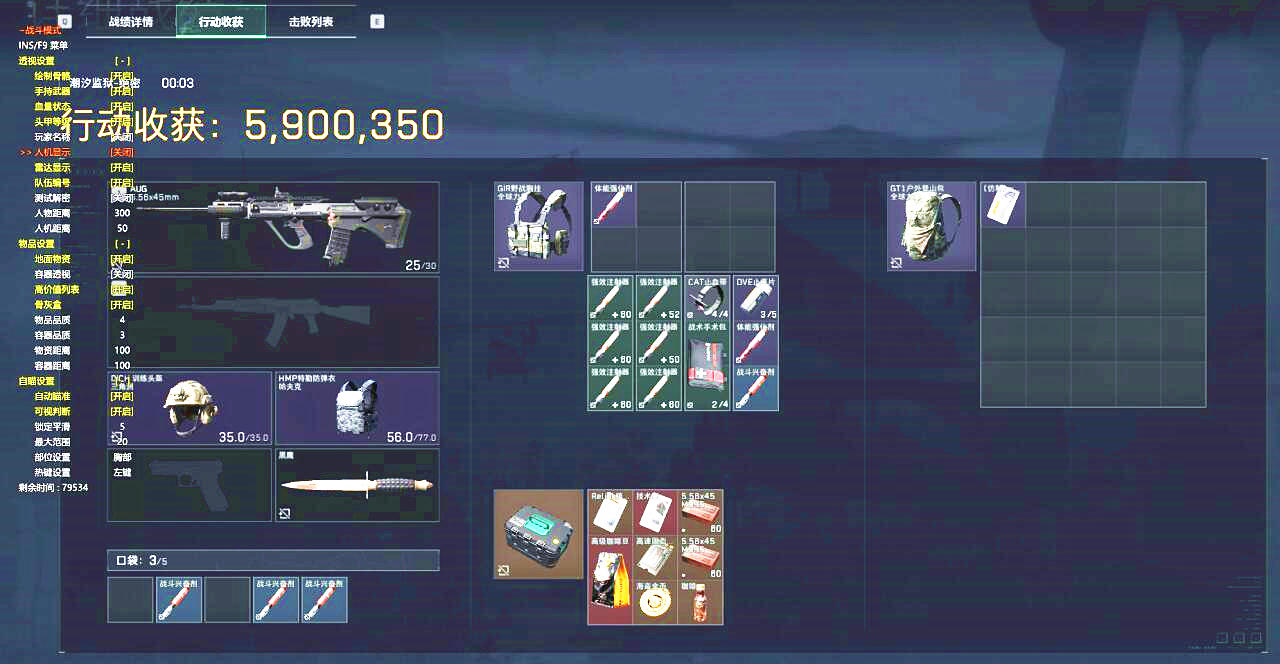1280x664 pixels.
Task: Collapse the 透视设置 overlay section
Action: [x=121, y=61]
